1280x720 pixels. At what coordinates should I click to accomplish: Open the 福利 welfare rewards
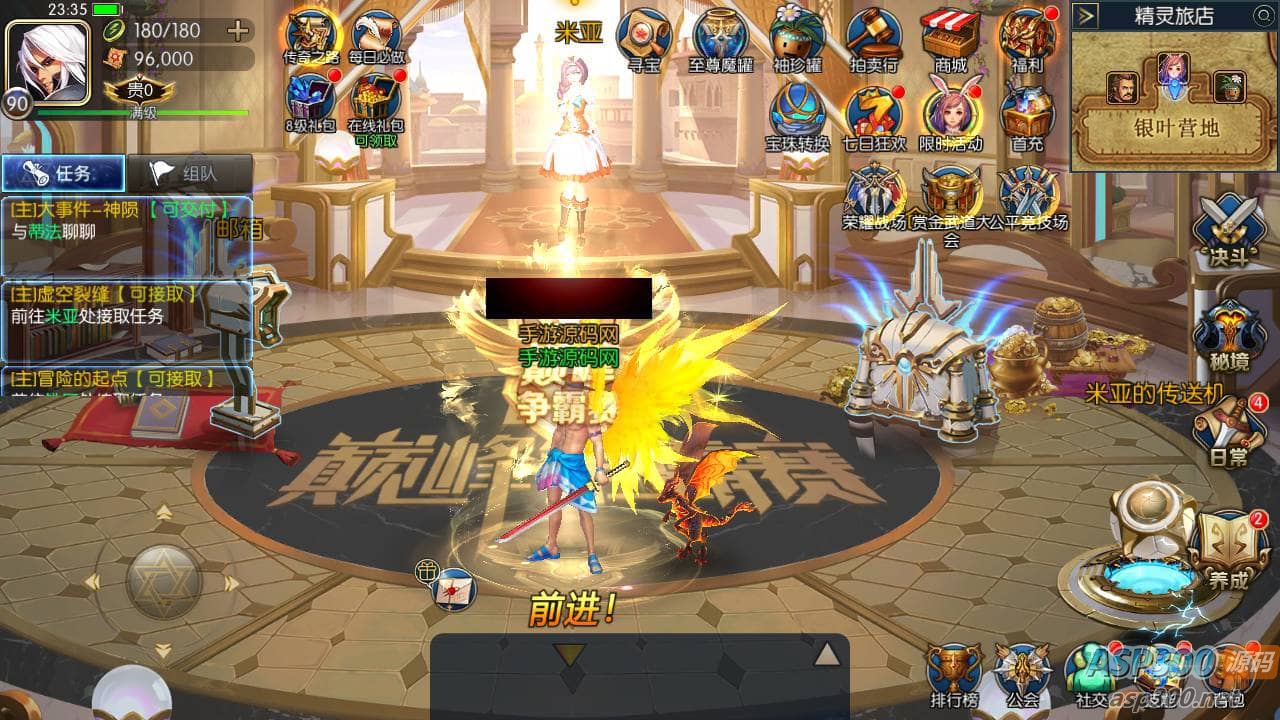click(1027, 38)
